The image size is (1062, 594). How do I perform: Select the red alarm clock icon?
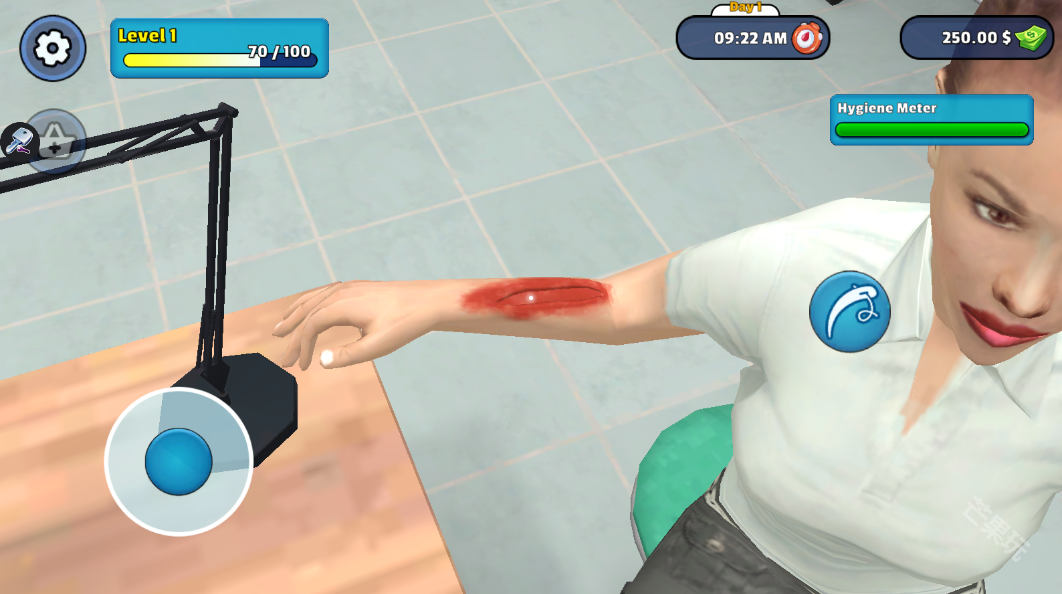pos(806,38)
